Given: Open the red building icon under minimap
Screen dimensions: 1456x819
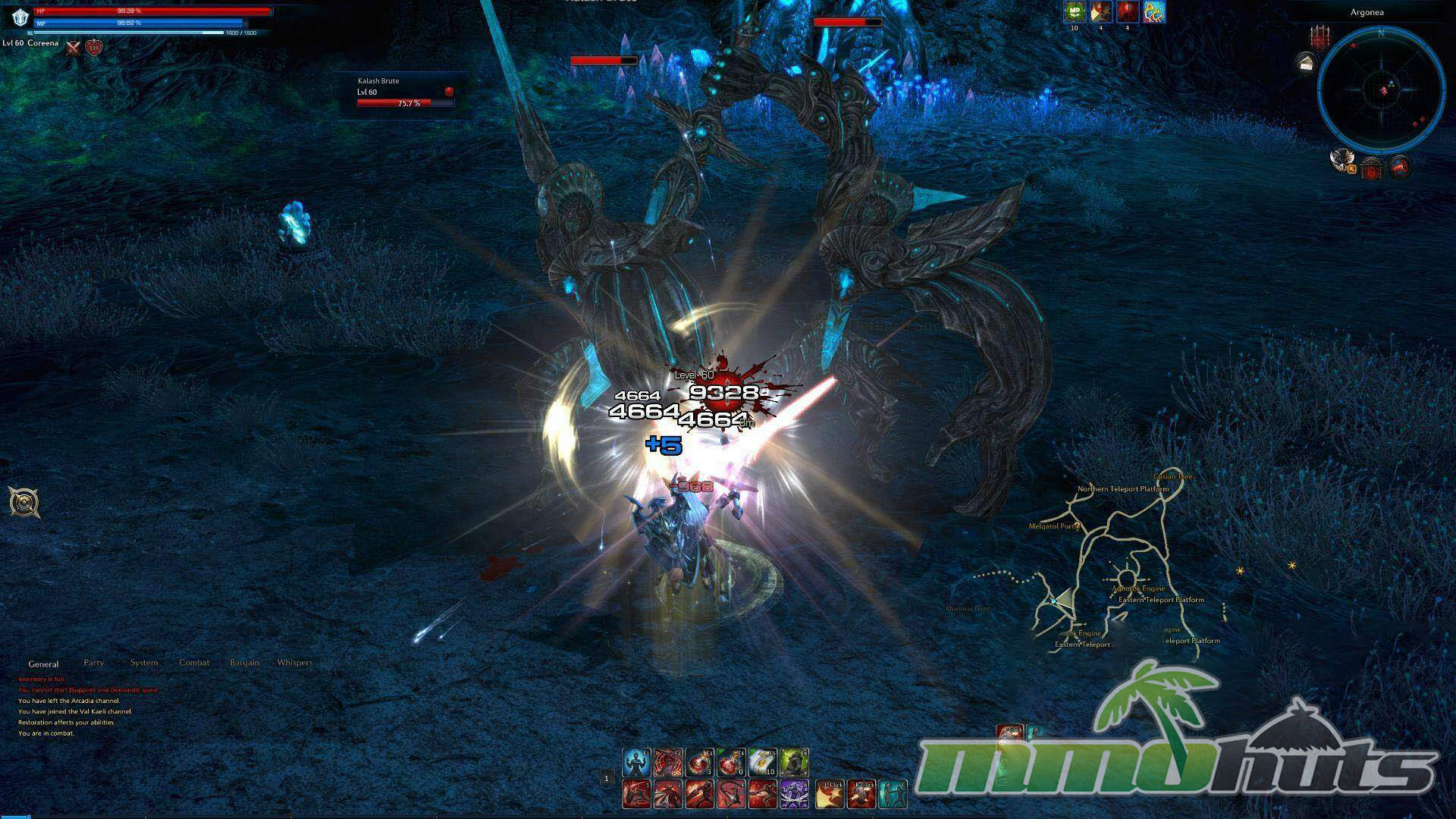Looking at the screenshot, I should [x=1371, y=168].
